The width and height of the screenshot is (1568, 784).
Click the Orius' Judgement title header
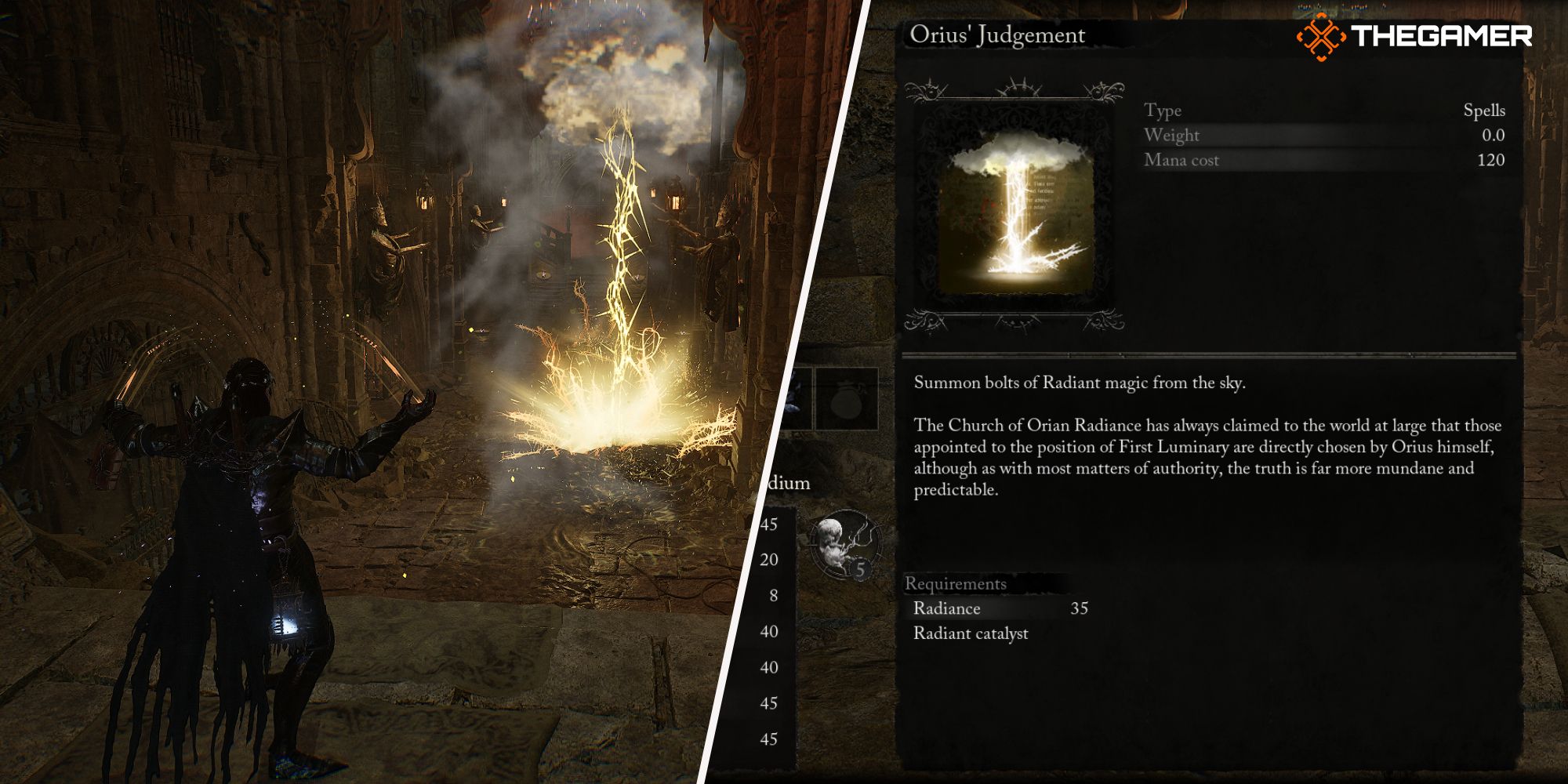pyautogui.click(x=998, y=34)
